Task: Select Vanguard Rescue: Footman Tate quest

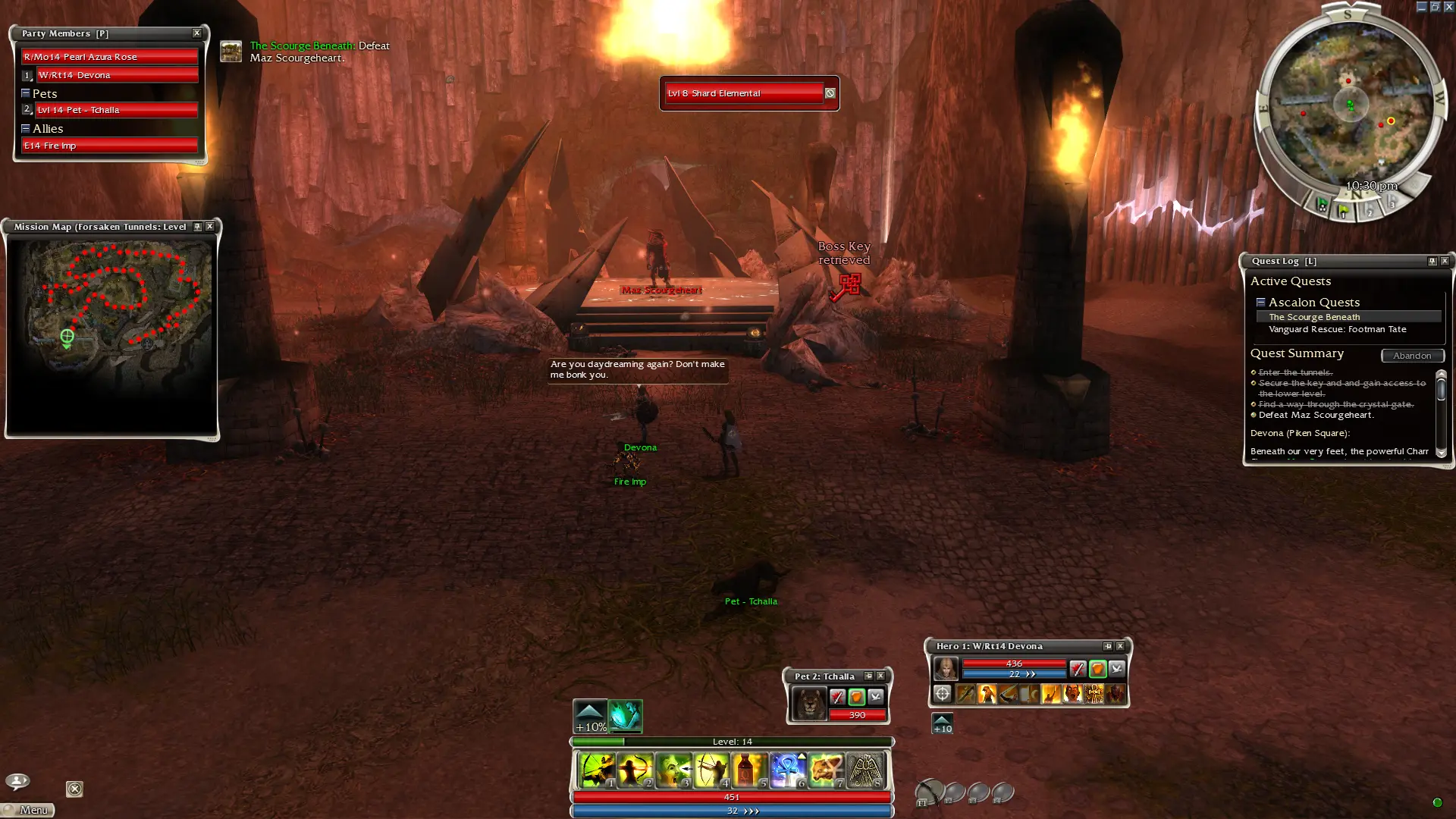Action: [1337, 329]
